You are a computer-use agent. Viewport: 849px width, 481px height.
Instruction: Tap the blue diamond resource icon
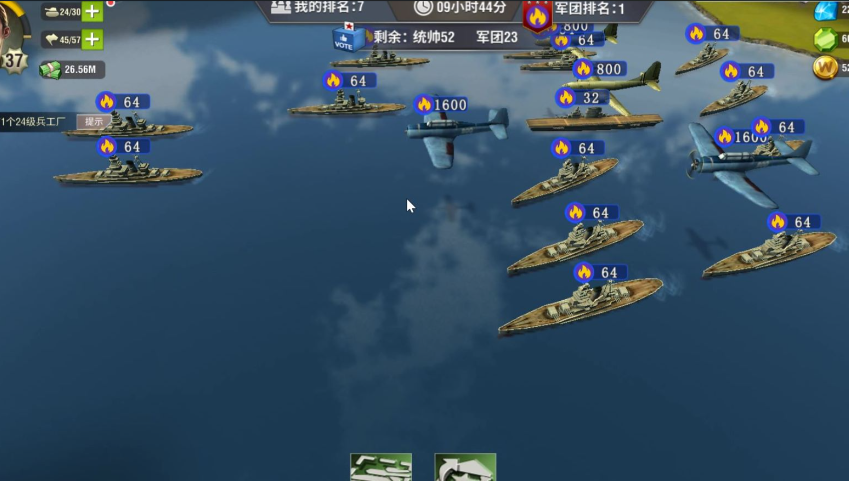point(825,11)
